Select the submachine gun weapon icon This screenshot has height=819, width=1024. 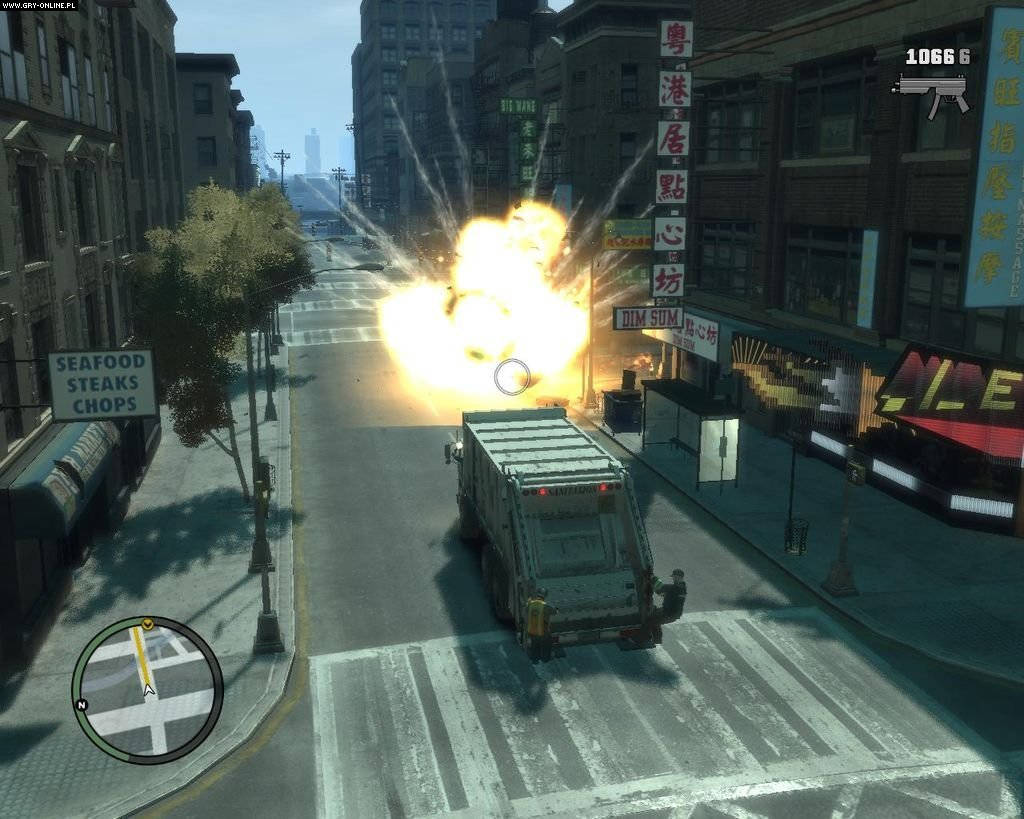coord(933,92)
